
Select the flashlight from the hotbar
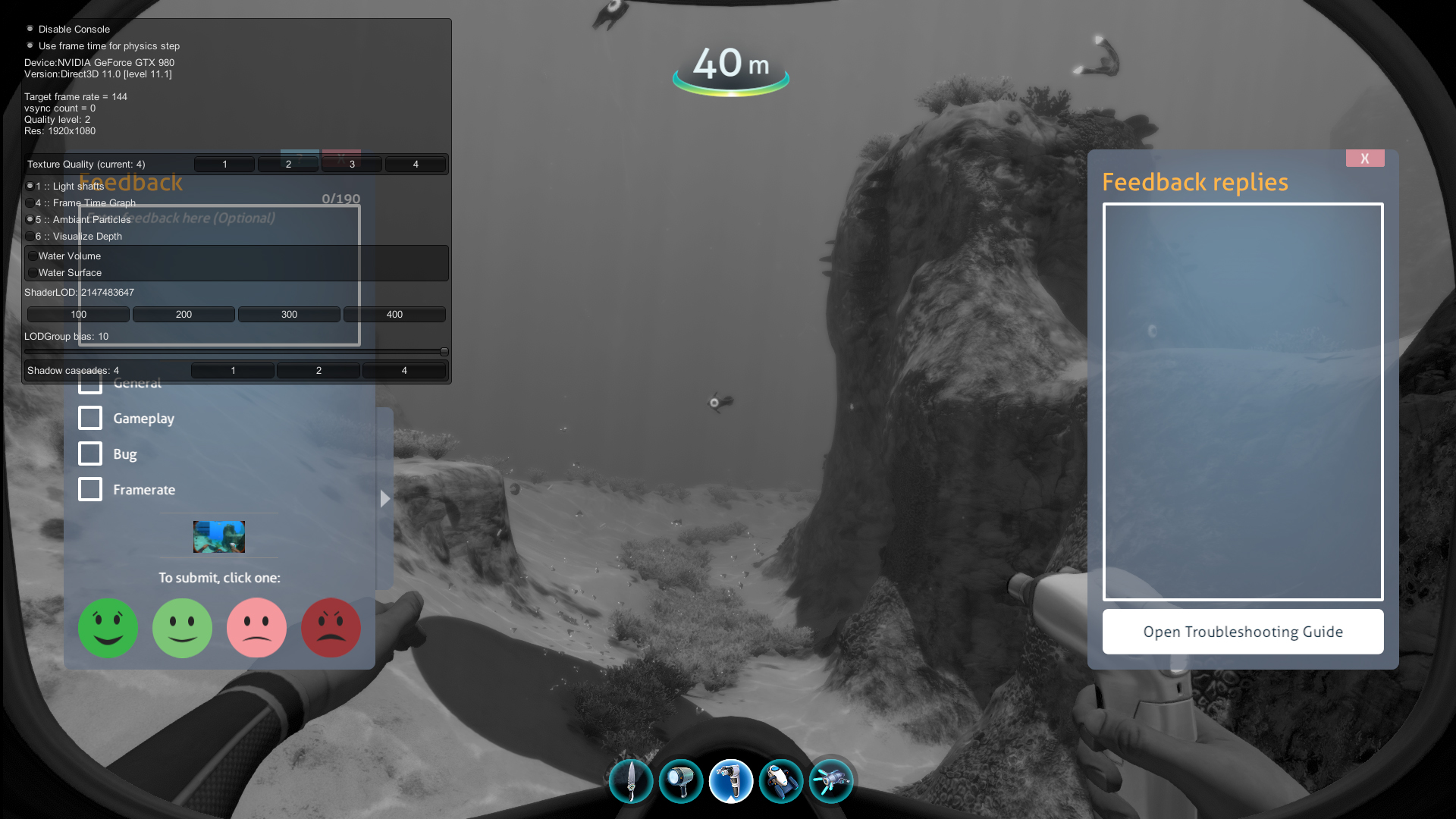coord(681,780)
